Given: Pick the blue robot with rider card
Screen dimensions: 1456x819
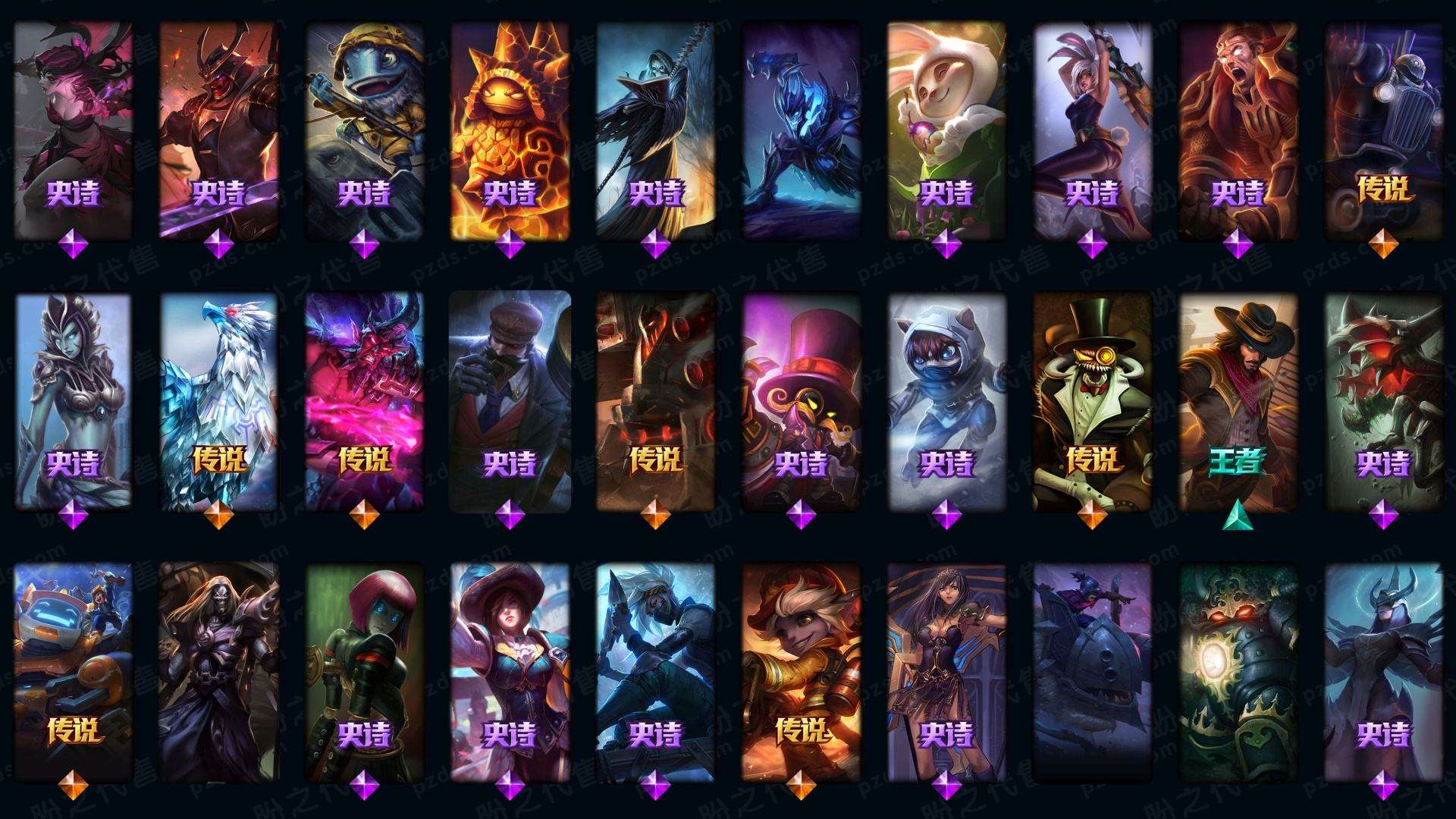Looking at the screenshot, I should click(x=73, y=671).
